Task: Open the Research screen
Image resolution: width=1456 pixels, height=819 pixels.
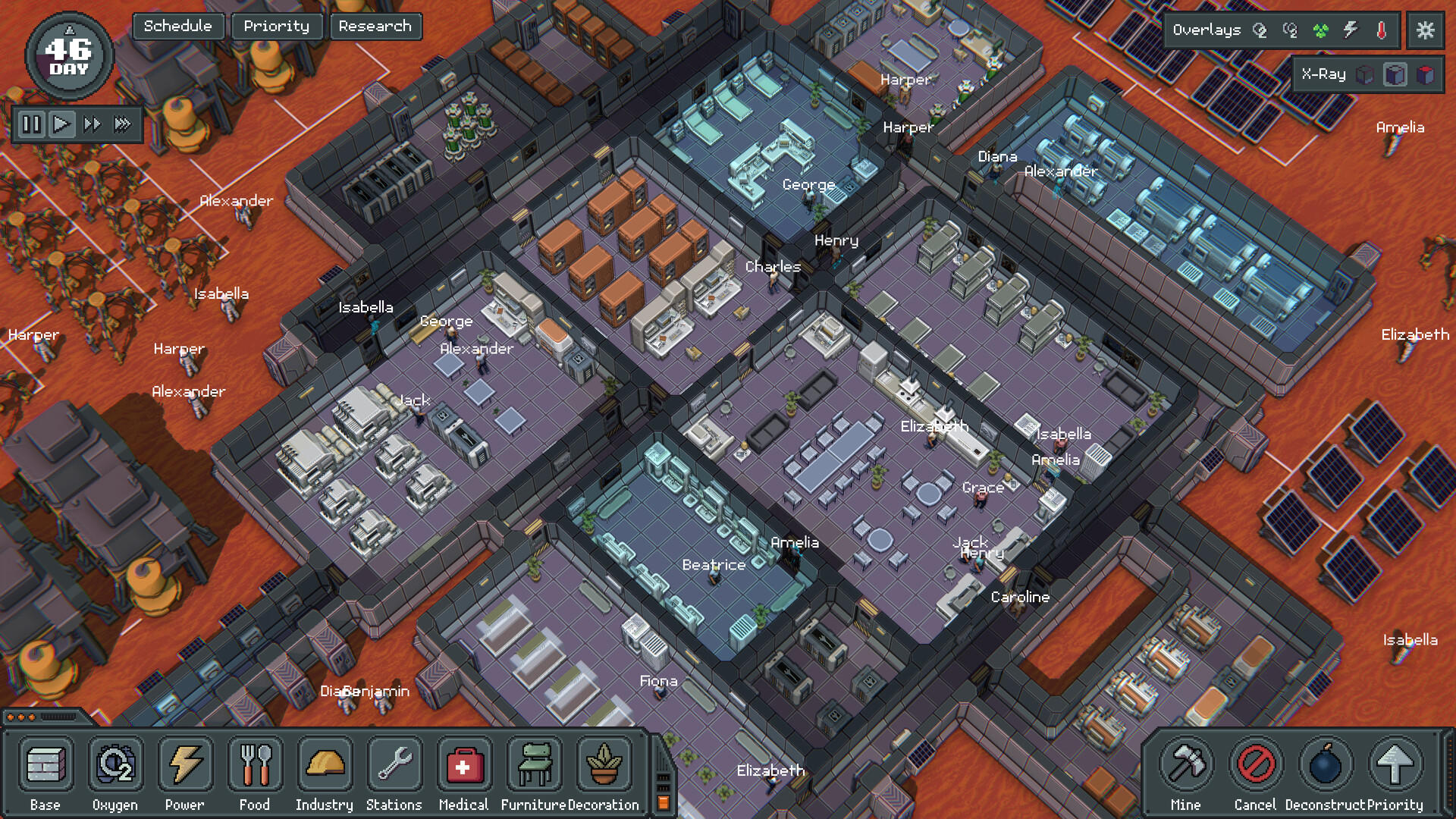Action: (x=376, y=26)
